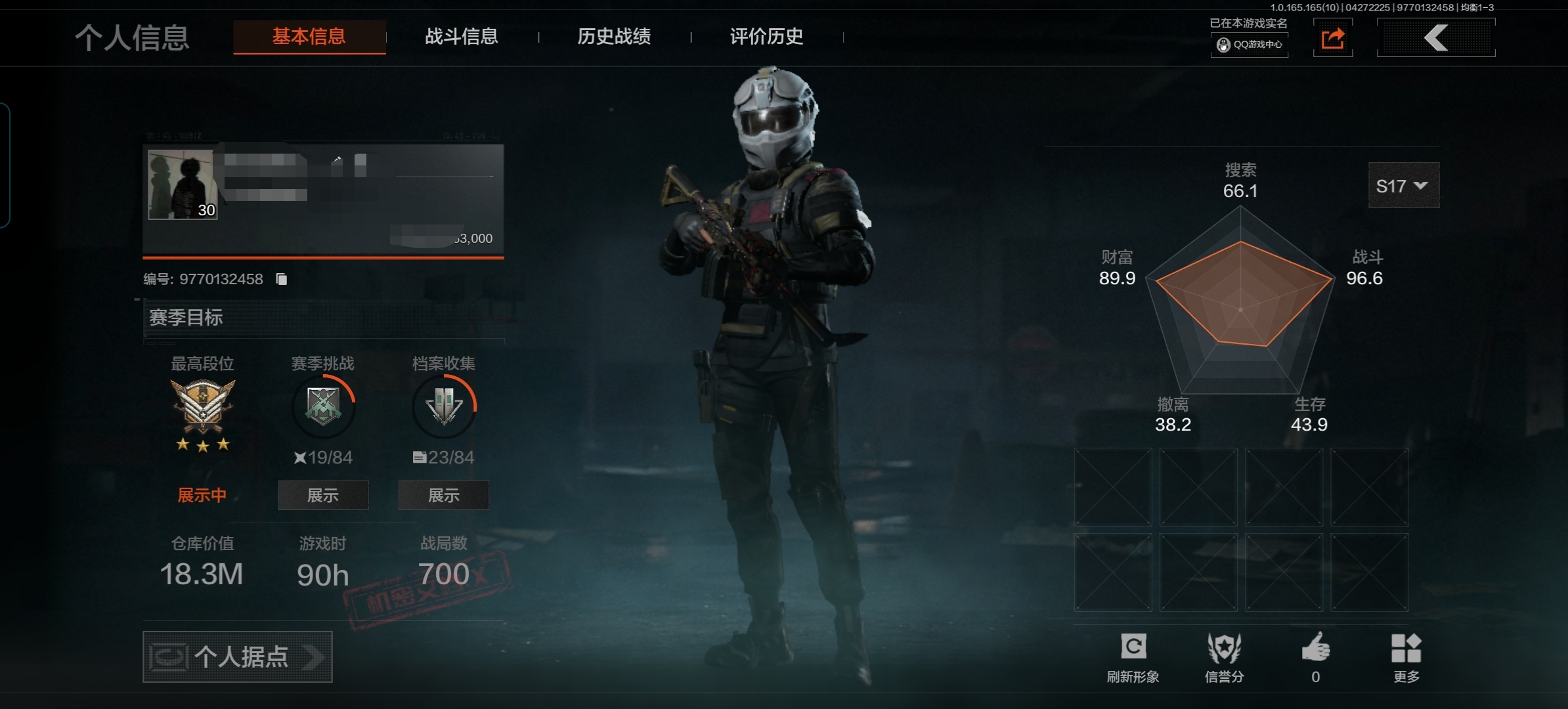The image size is (1568, 709).
Task: Tap the orange share icon
Action: (1332, 39)
